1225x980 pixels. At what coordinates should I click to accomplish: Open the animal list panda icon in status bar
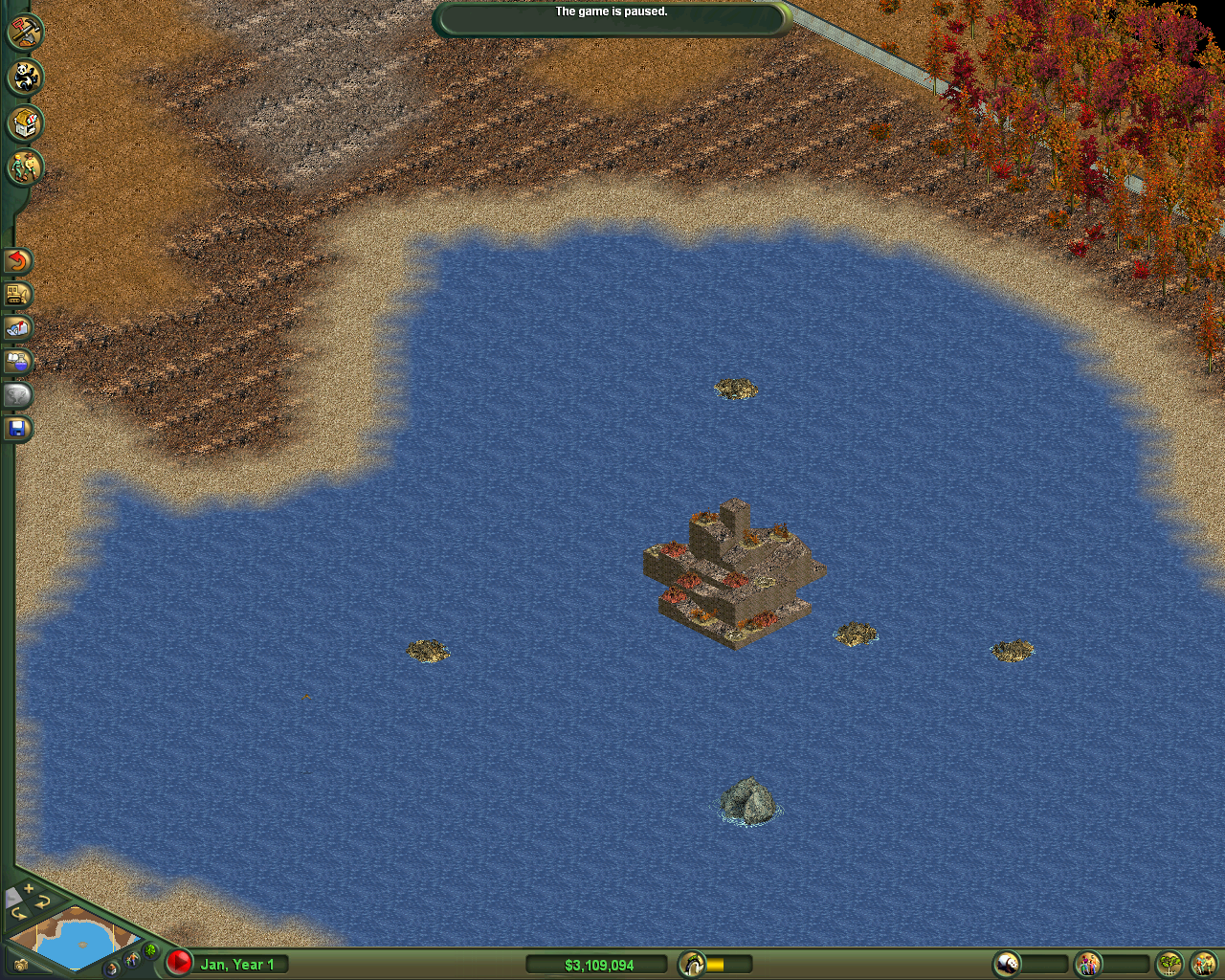1007,964
